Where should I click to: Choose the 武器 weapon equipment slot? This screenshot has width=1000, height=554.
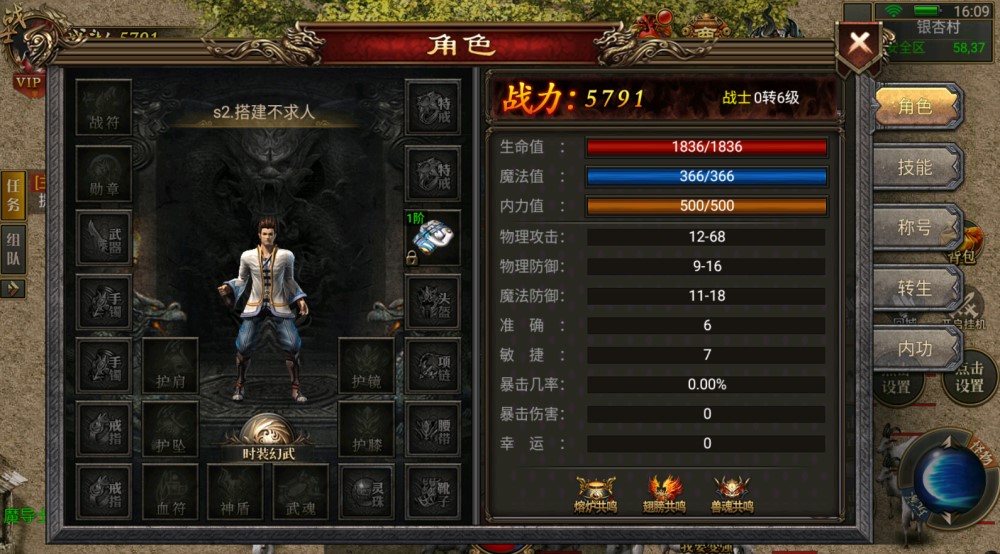point(105,238)
